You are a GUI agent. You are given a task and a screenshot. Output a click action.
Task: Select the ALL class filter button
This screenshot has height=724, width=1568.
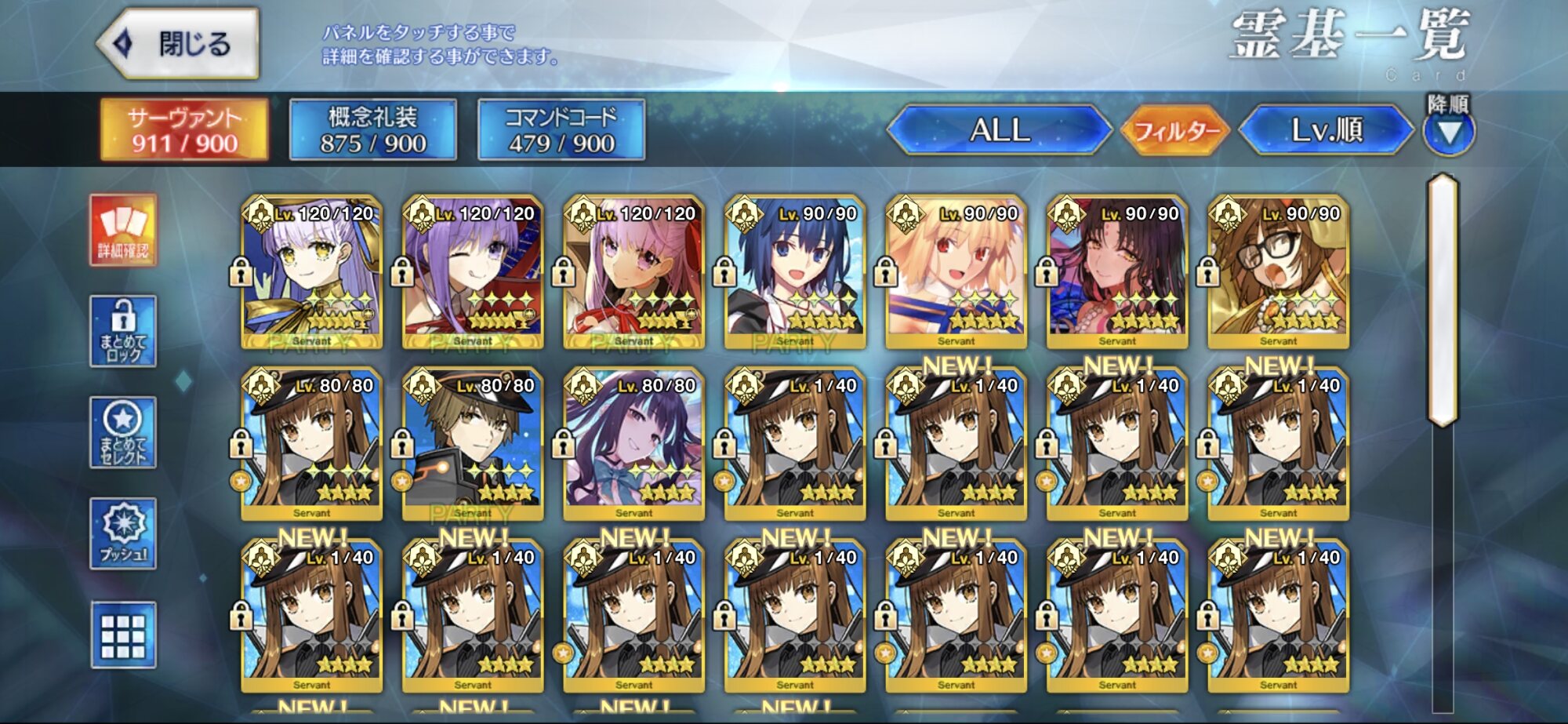pos(1000,129)
